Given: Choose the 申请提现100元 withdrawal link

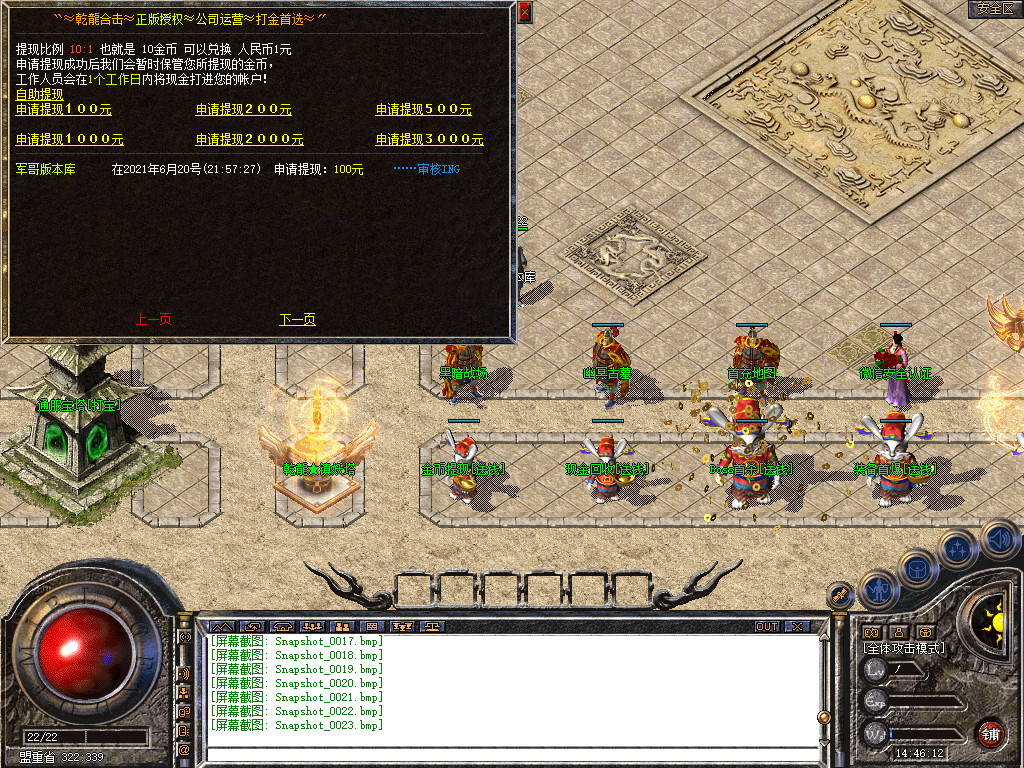Looking at the screenshot, I should click(64, 110).
